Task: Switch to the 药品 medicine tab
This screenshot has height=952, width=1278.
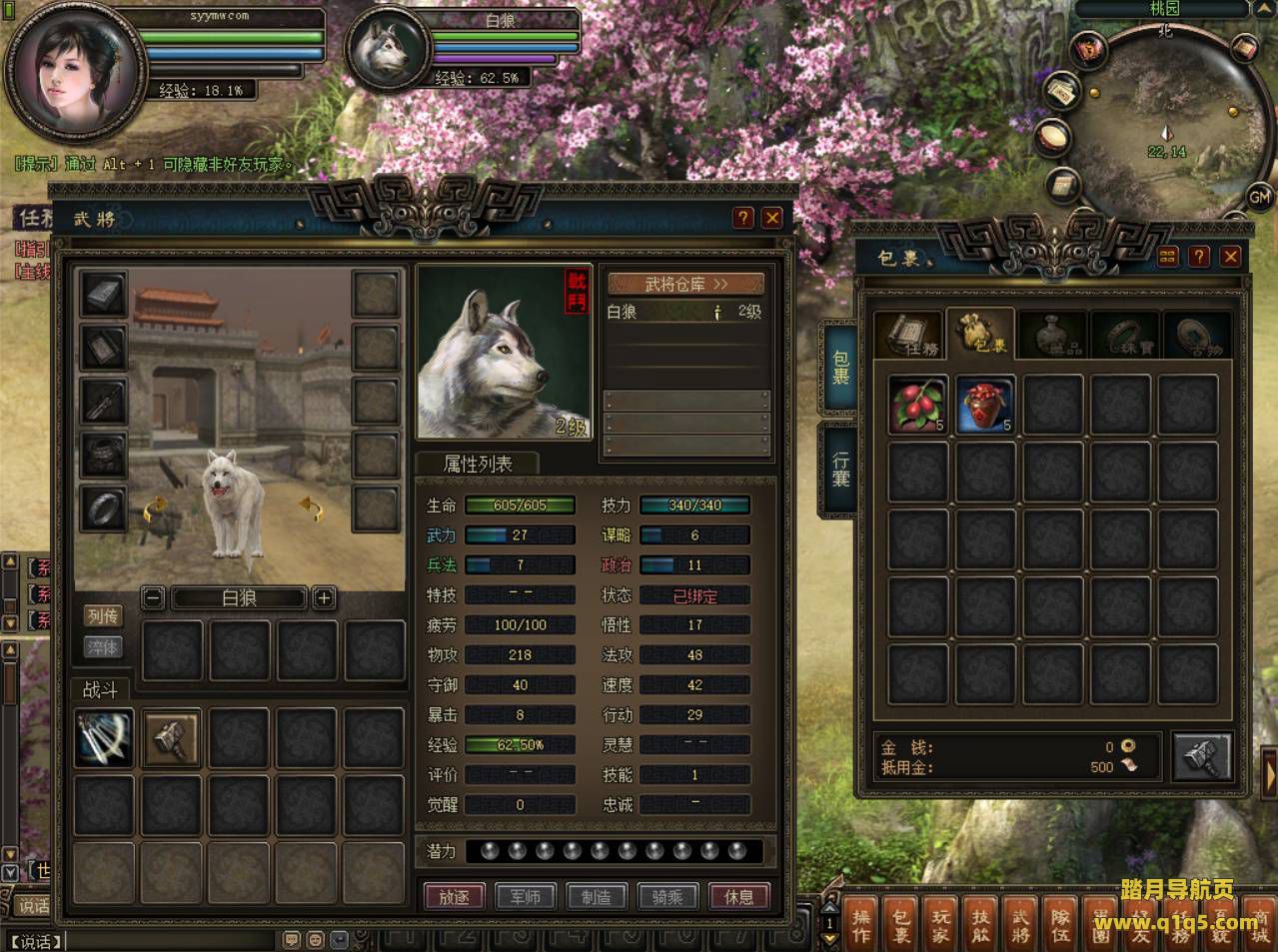Action: pos(1053,335)
